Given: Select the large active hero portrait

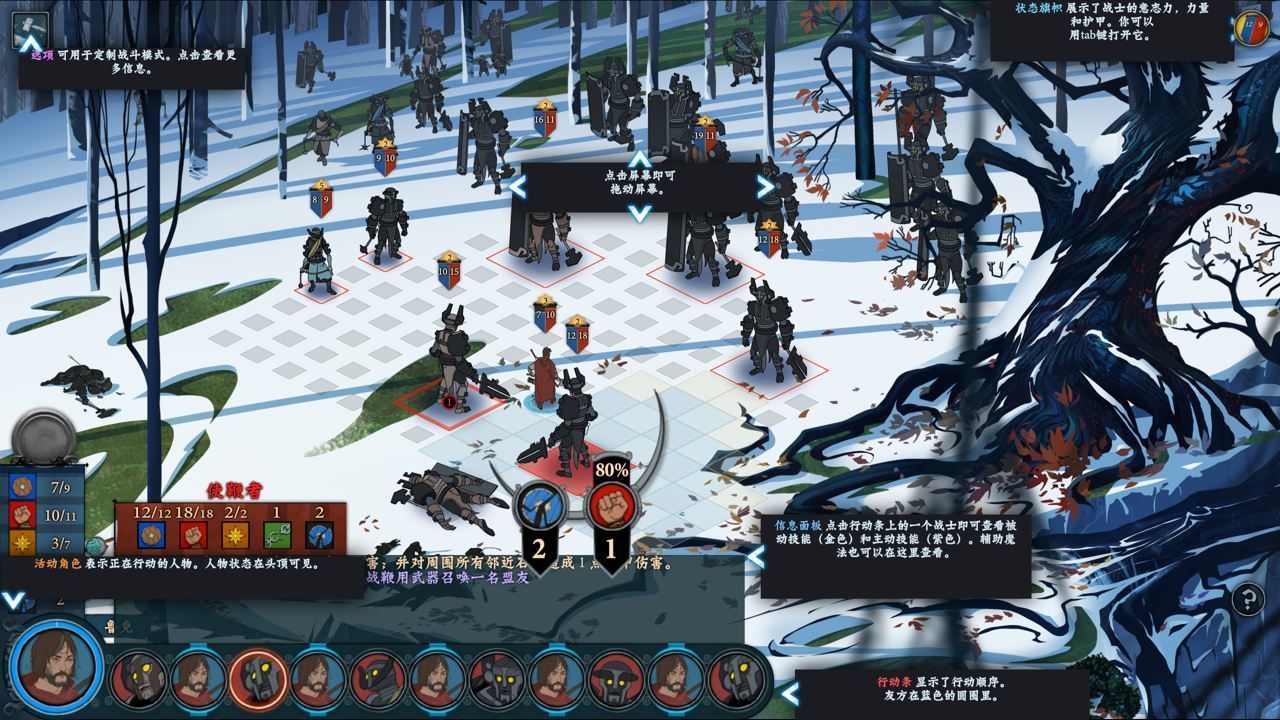Looking at the screenshot, I should [58, 666].
